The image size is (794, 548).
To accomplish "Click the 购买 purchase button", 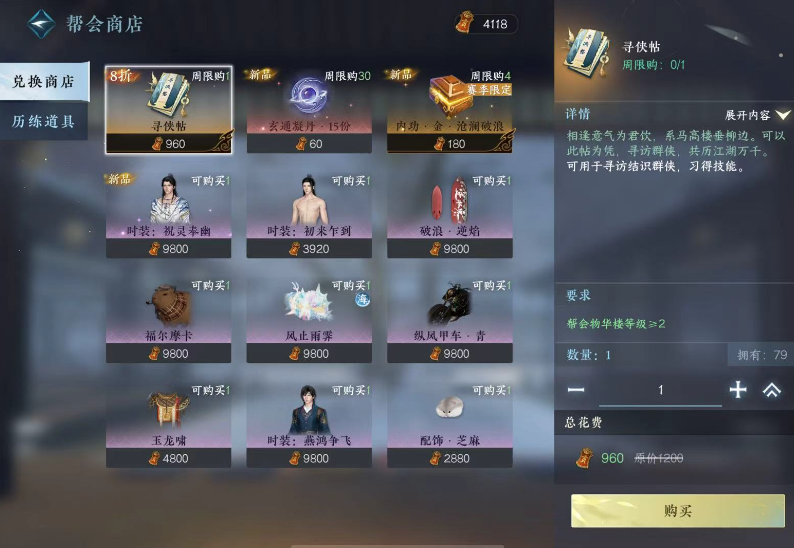I will (x=678, y=511).
